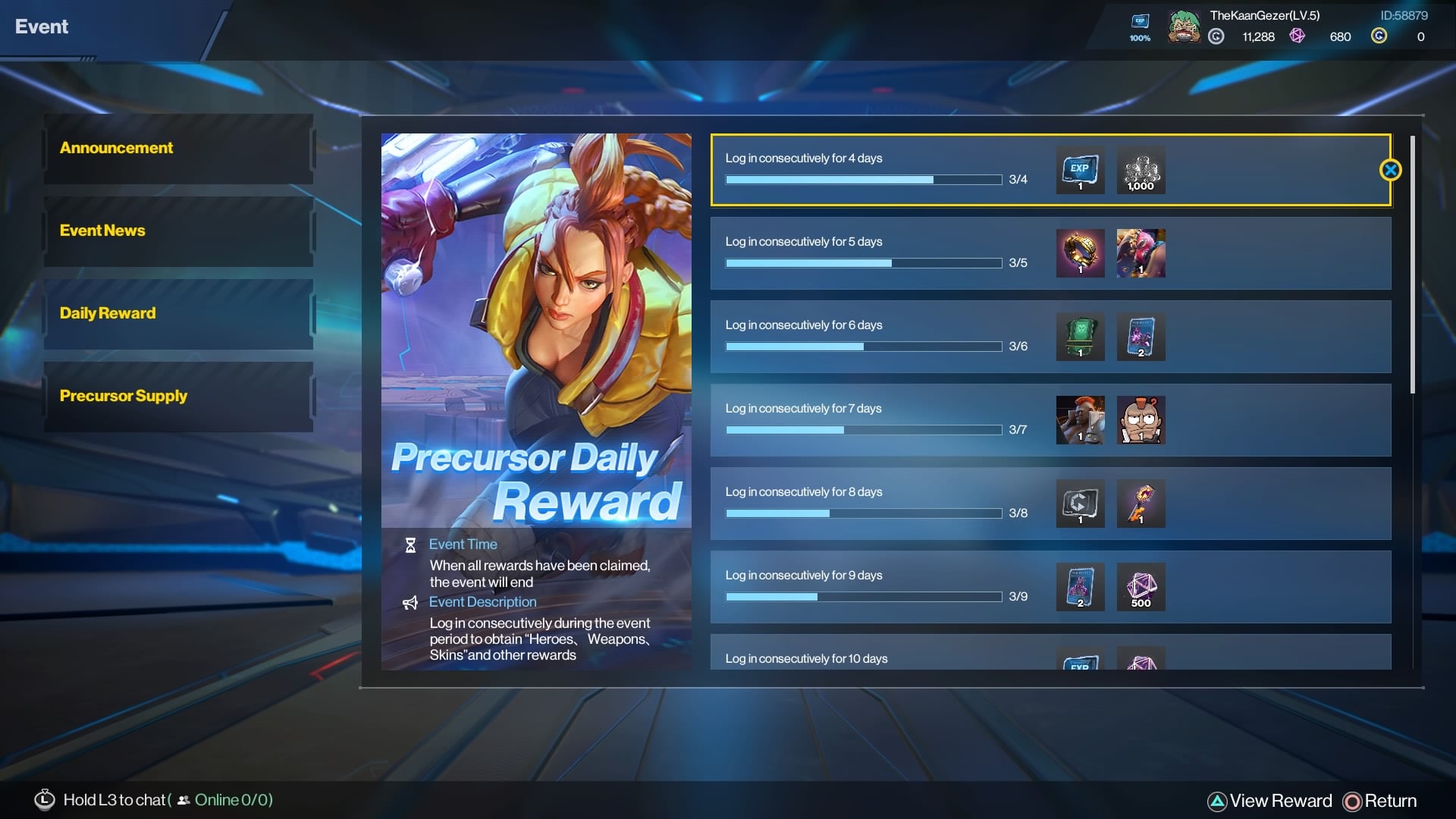The width and height of the screenshot is (1456, 819).
Task: View the golden ring reward icon
Action: [1080, 253]
